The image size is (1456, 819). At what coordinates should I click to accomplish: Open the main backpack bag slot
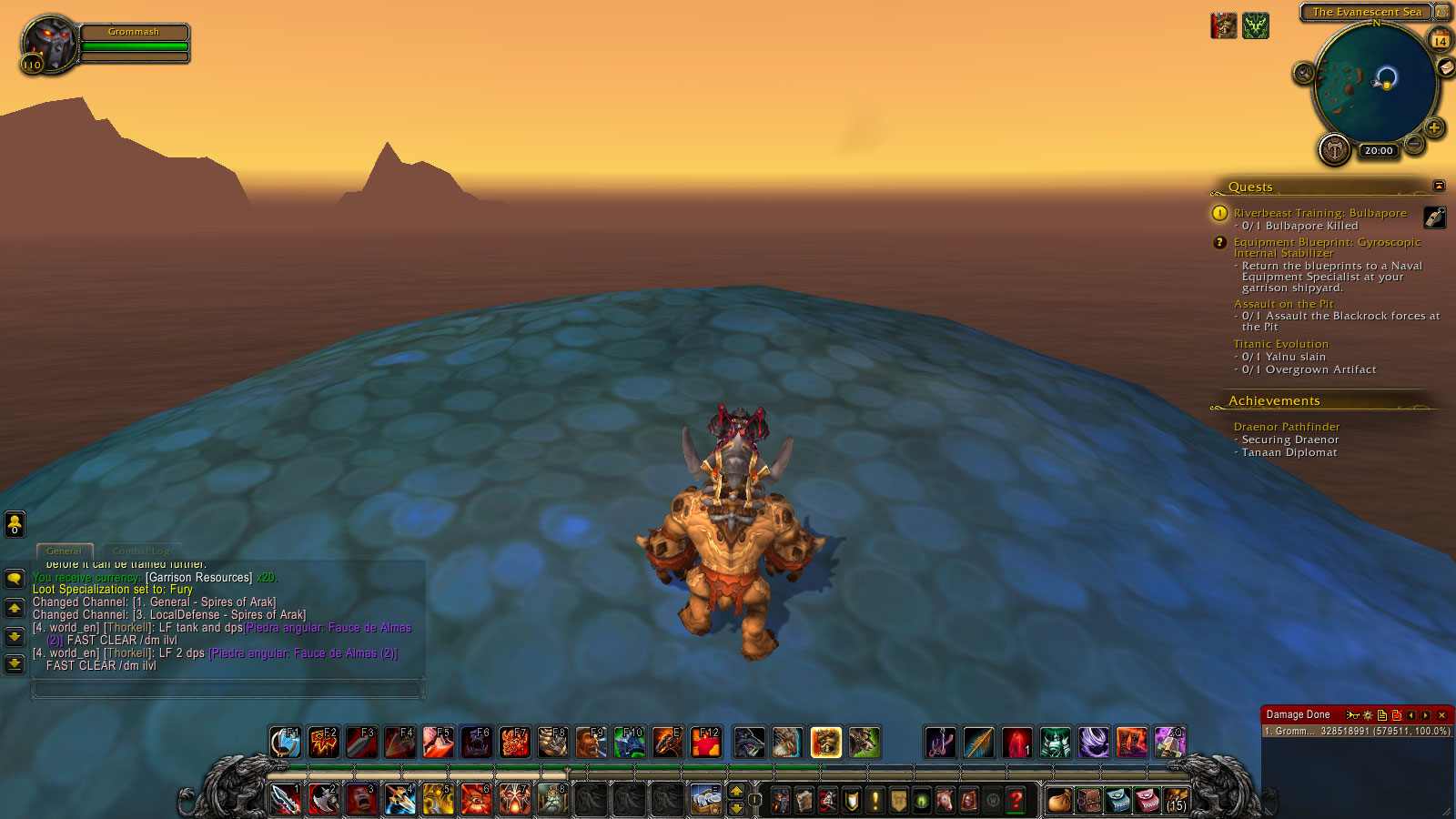1177,801
